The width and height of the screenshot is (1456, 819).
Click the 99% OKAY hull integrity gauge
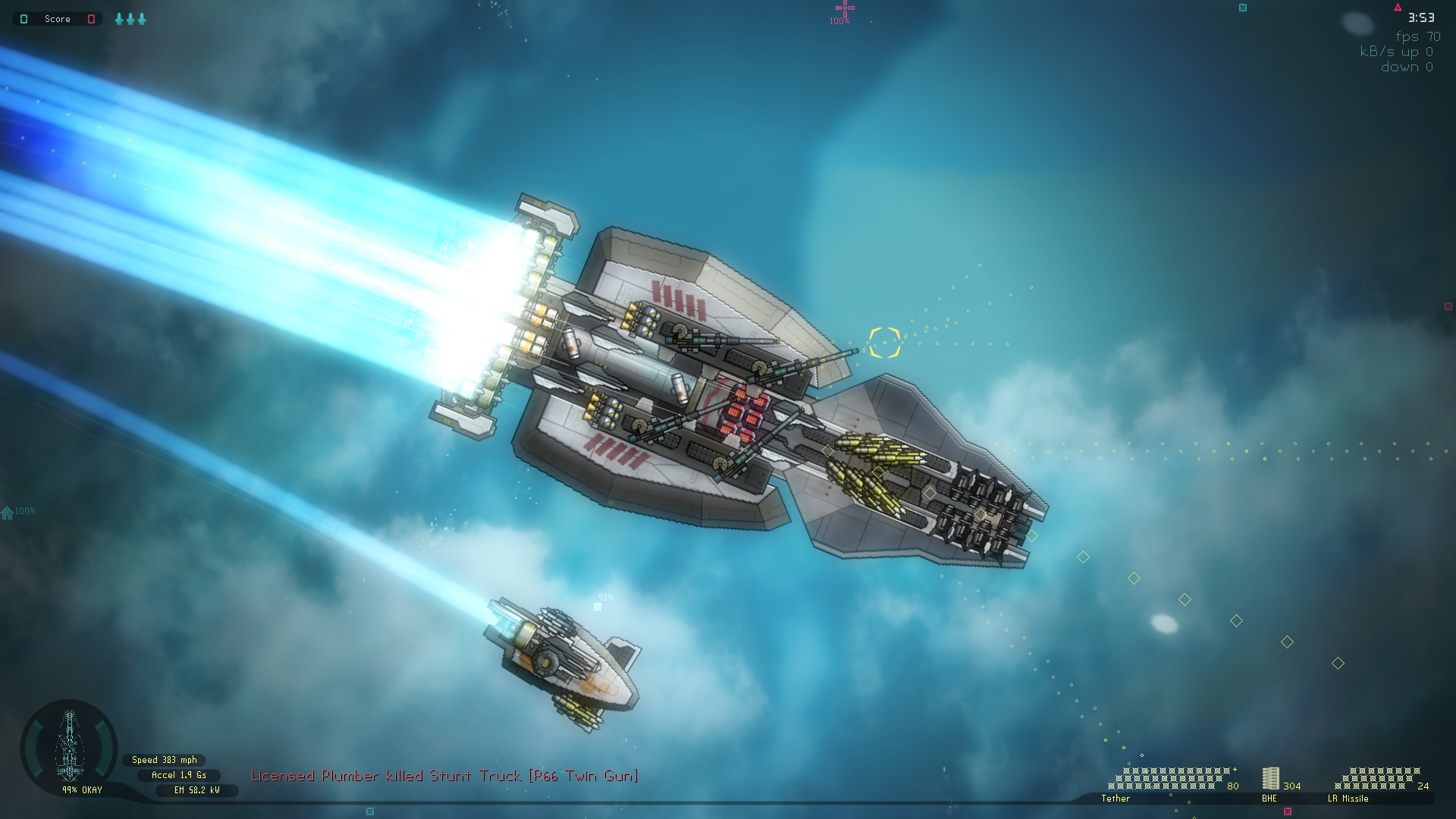click(80, 790)
